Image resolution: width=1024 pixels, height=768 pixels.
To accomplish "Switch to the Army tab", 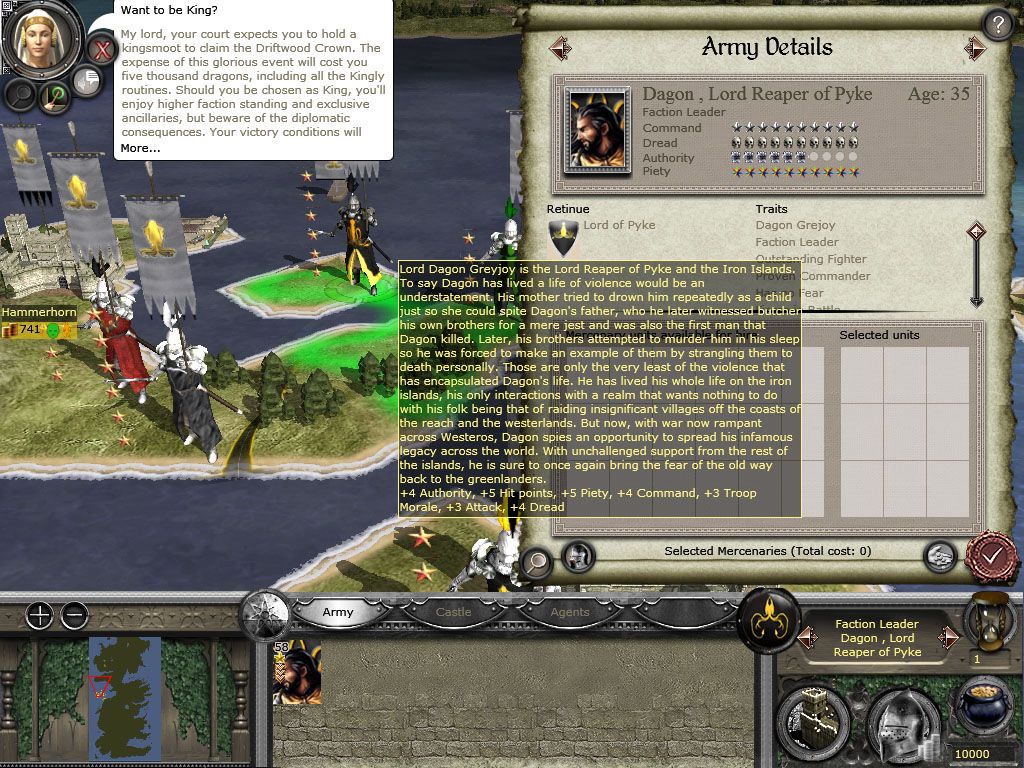I will pos(338,612).
